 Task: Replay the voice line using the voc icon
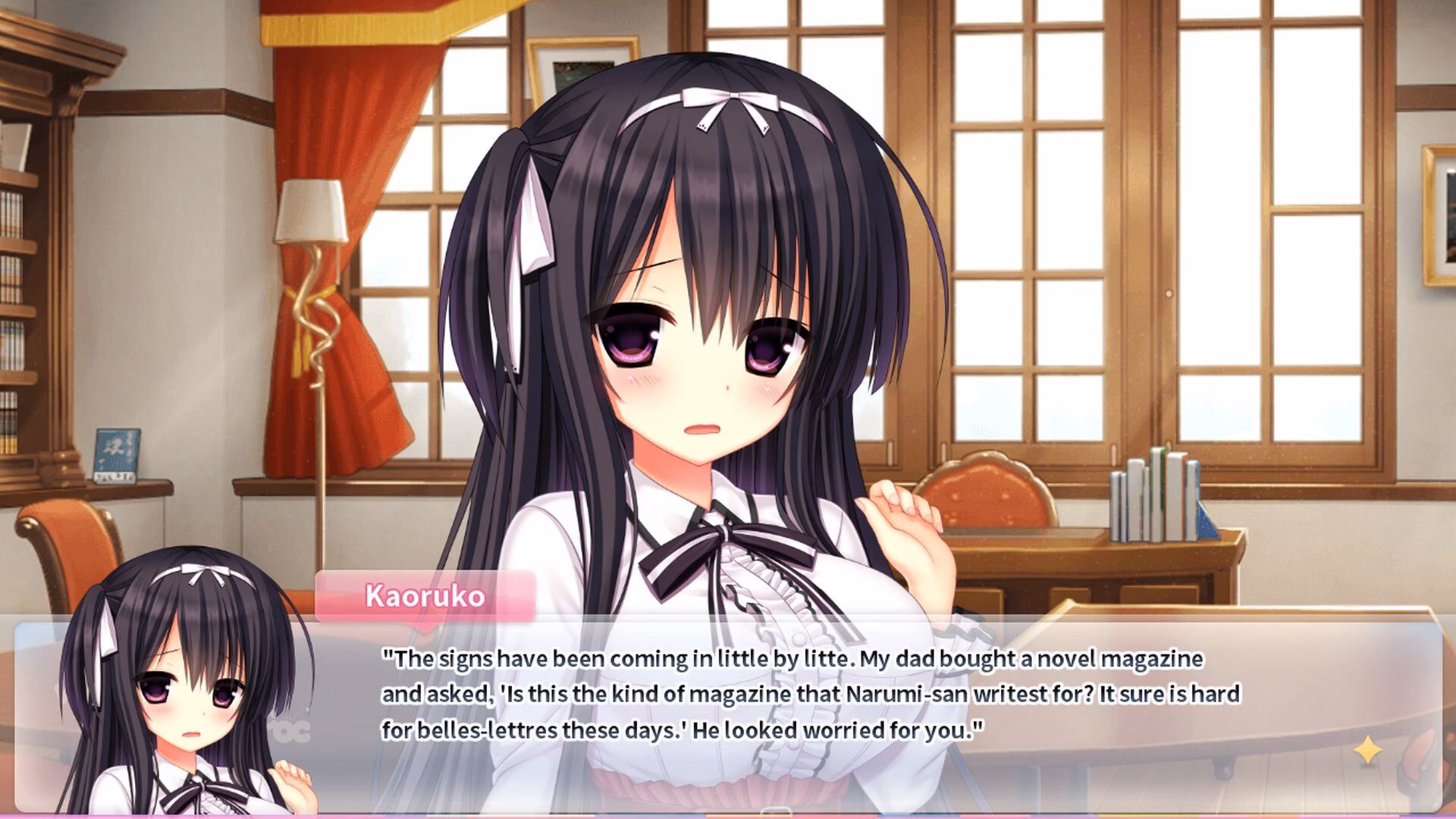click(292, 732)
